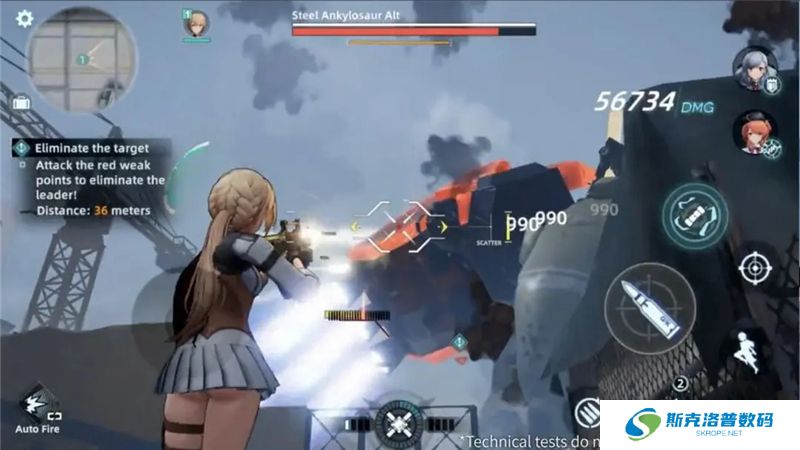Viewport: 800px width, 450px height.
Task: Open the briefcase inventory icon
Action: pyautogui.click(x=20, y=102)
